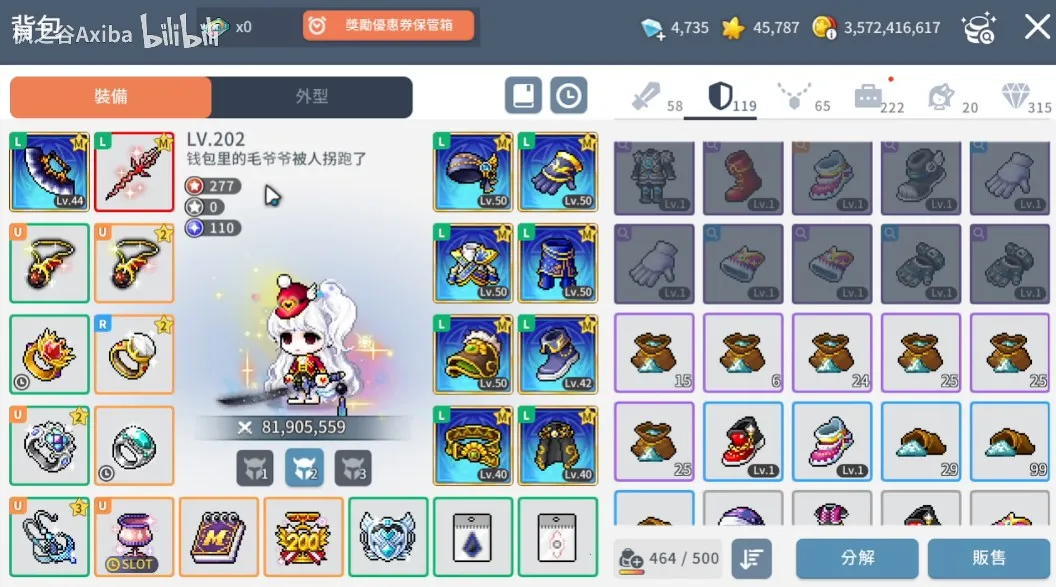
Task: Tap the 販售 sell button
Action: pyautogui.click(x=988, y=558)
